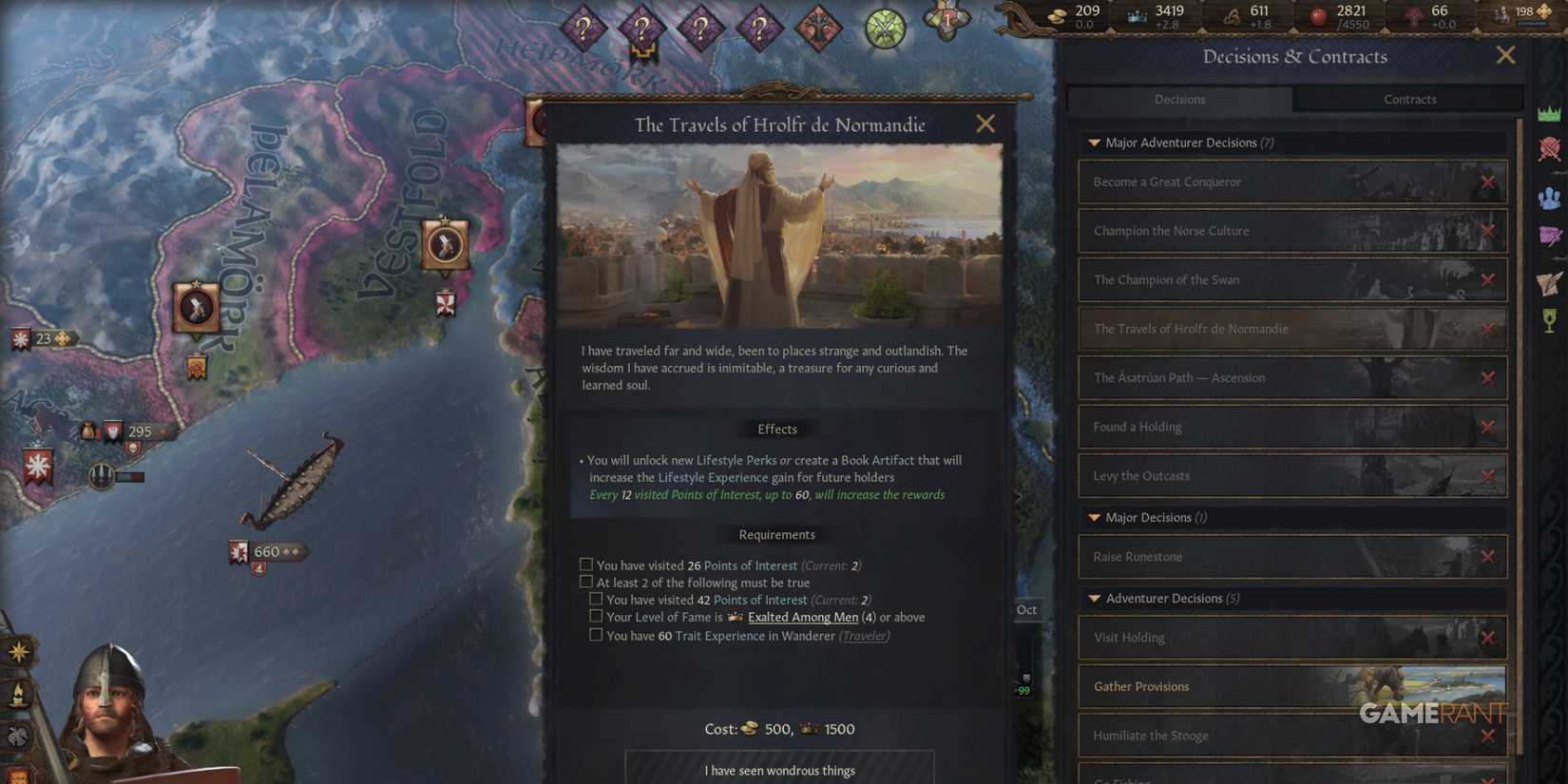Check the 60 Trait Experience in Wanderer requirement
Screen dimensions: 1568x784
point(597,635)
